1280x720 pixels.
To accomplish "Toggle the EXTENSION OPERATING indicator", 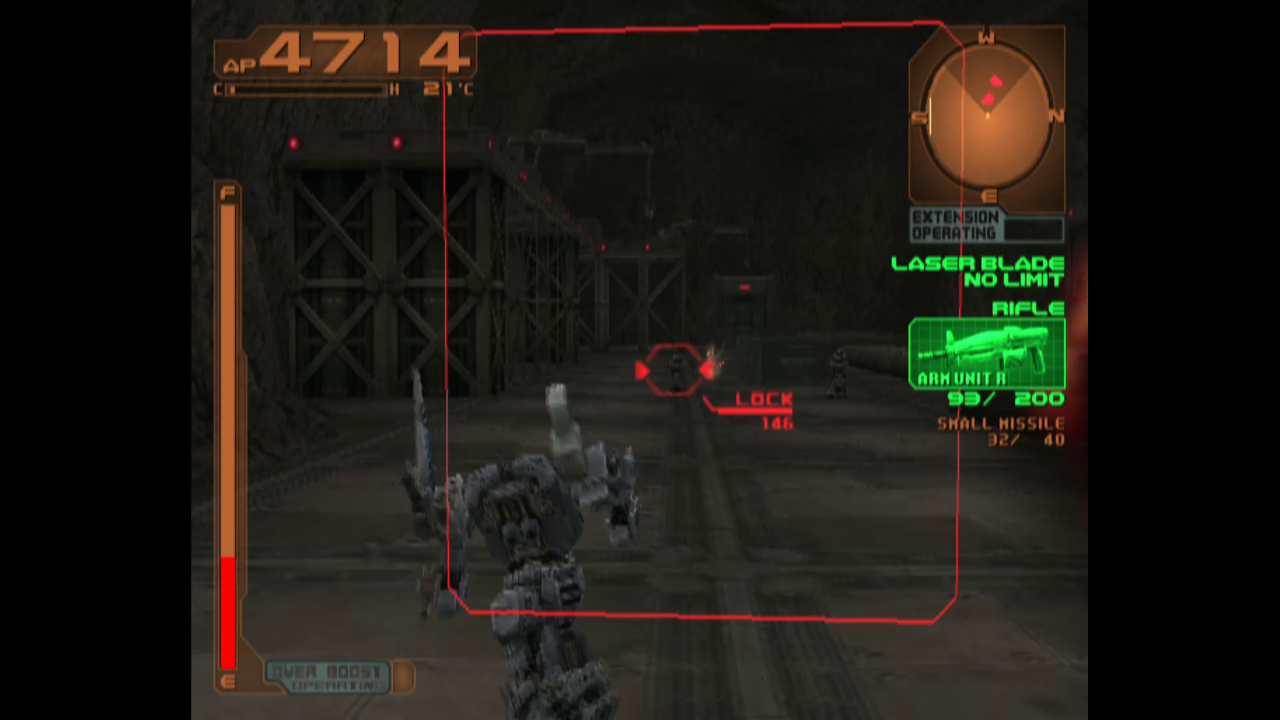I will coord(953,224).
